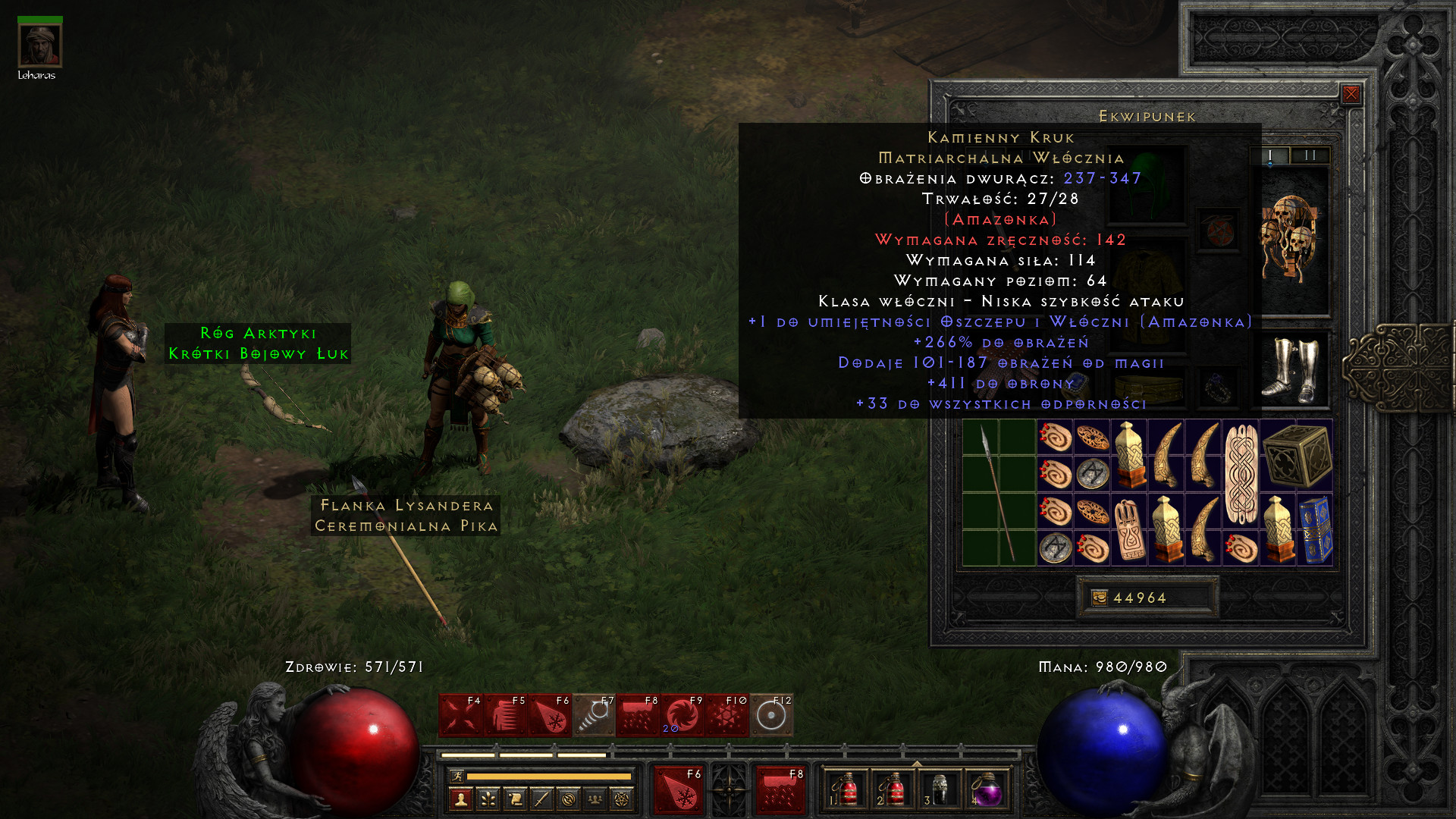1456x819 pixels.
Task: Pick up the Kamienny Kruk spear
Action: click(998, 492)
